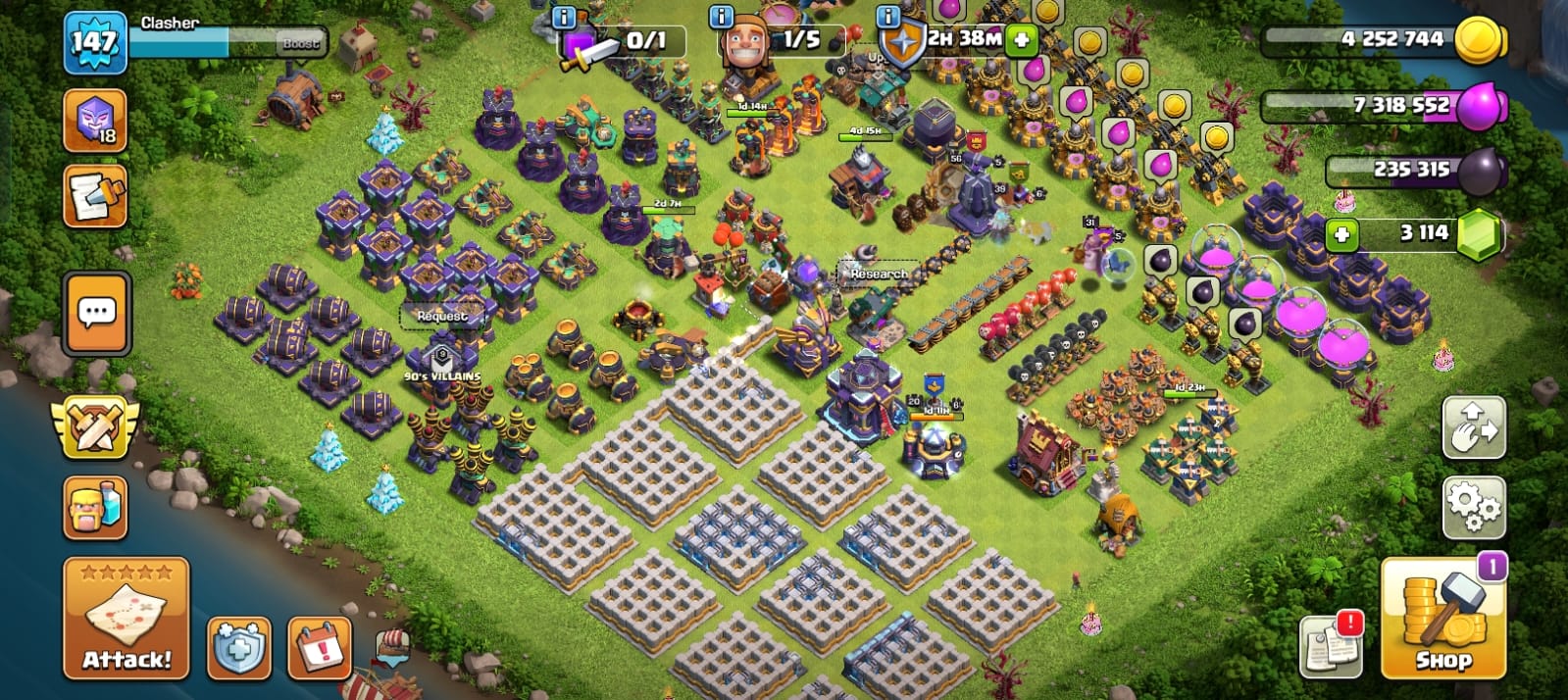Open the events calendar icon
The width and height of the screenshot is (1568, 700).
pyautogui.click(x=320, y=648)
